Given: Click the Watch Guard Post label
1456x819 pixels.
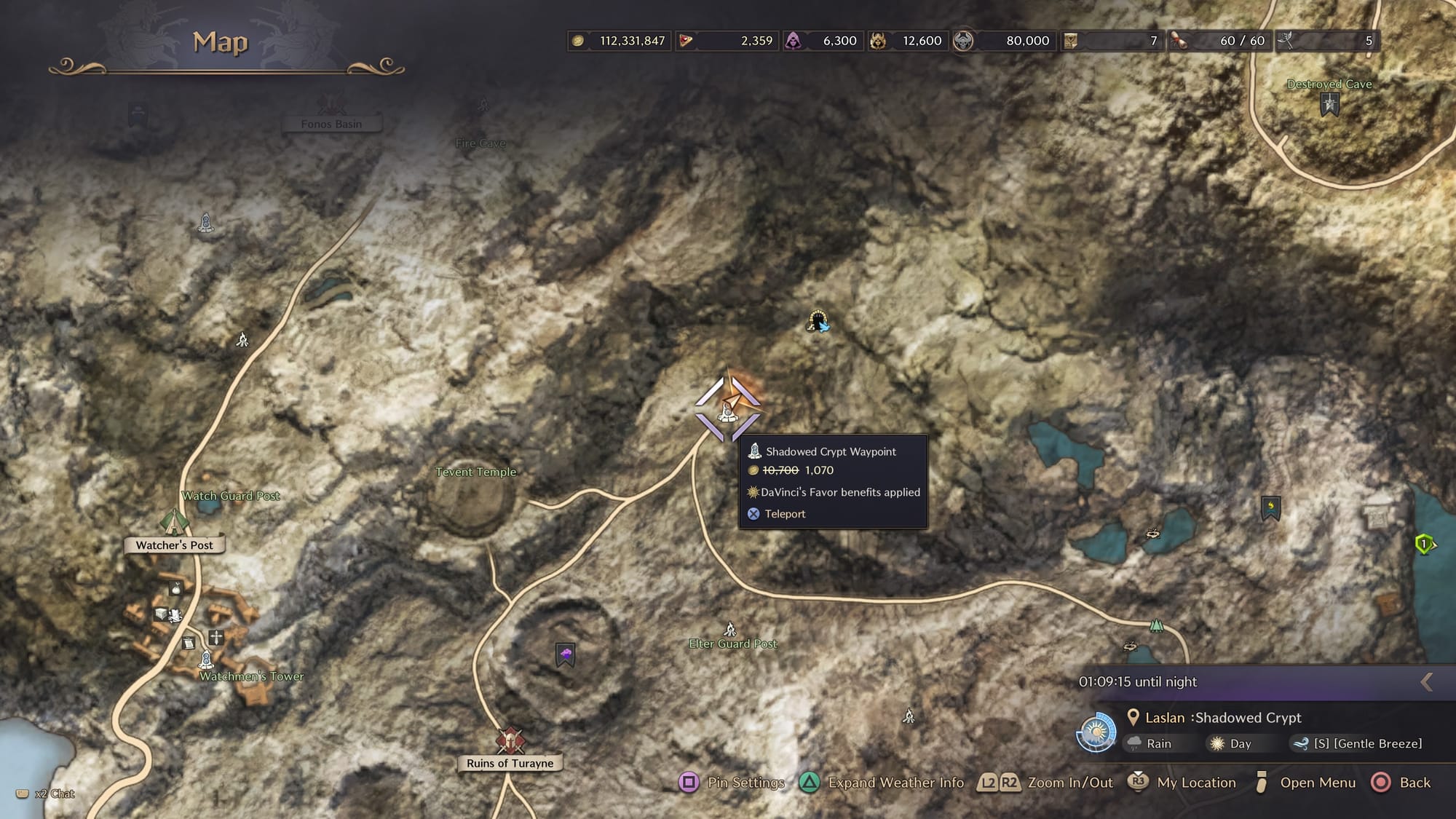Looking at the screenshot, I should pos(230,496).
